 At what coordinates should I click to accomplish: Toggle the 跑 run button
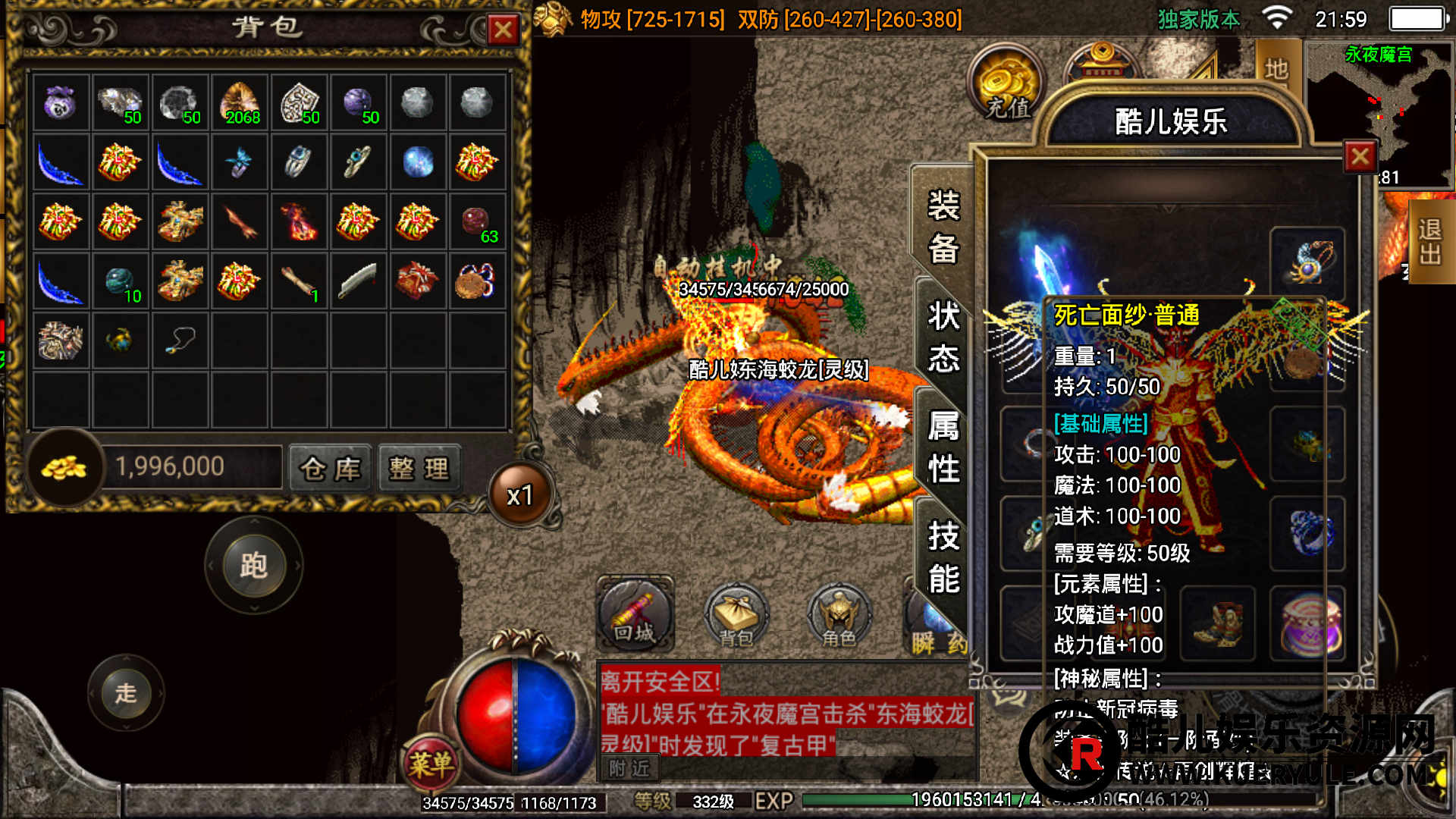tap(254, 566)
